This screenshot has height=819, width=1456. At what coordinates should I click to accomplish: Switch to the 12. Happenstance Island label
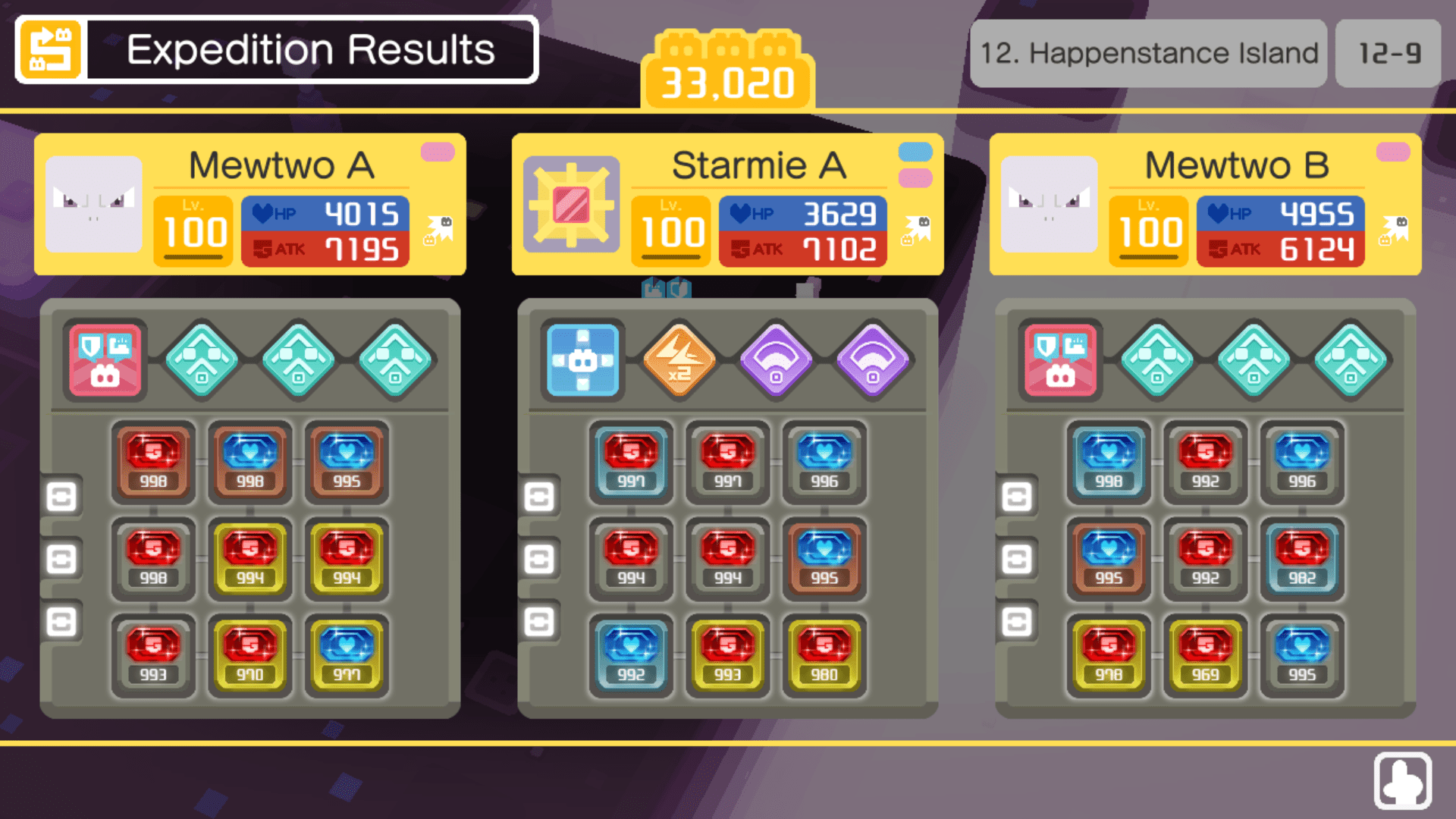click(1148, 52)
